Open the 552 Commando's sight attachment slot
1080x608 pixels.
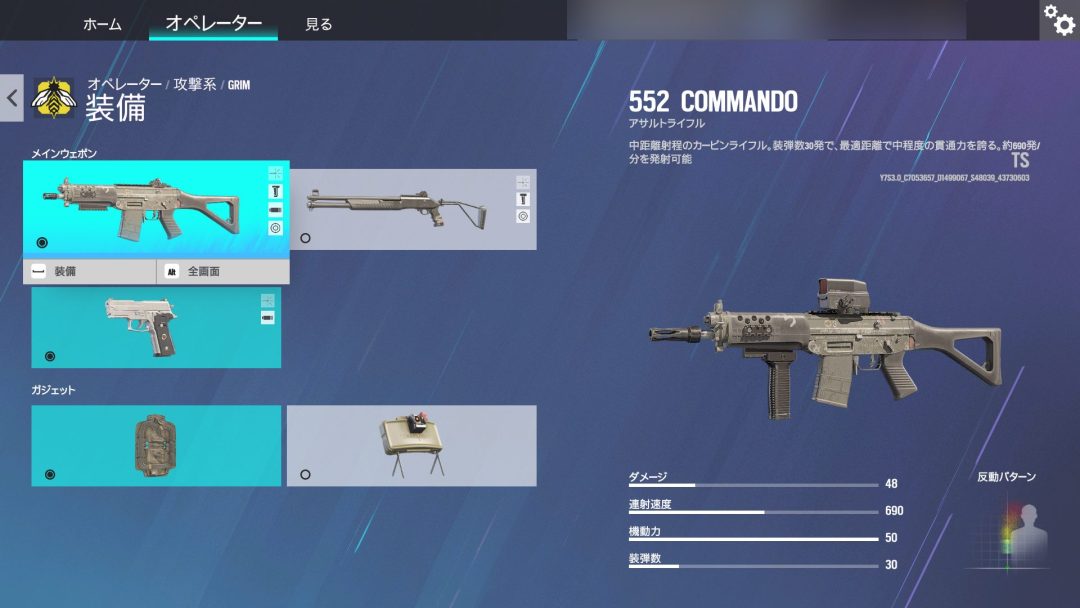[x=276, y=173]
